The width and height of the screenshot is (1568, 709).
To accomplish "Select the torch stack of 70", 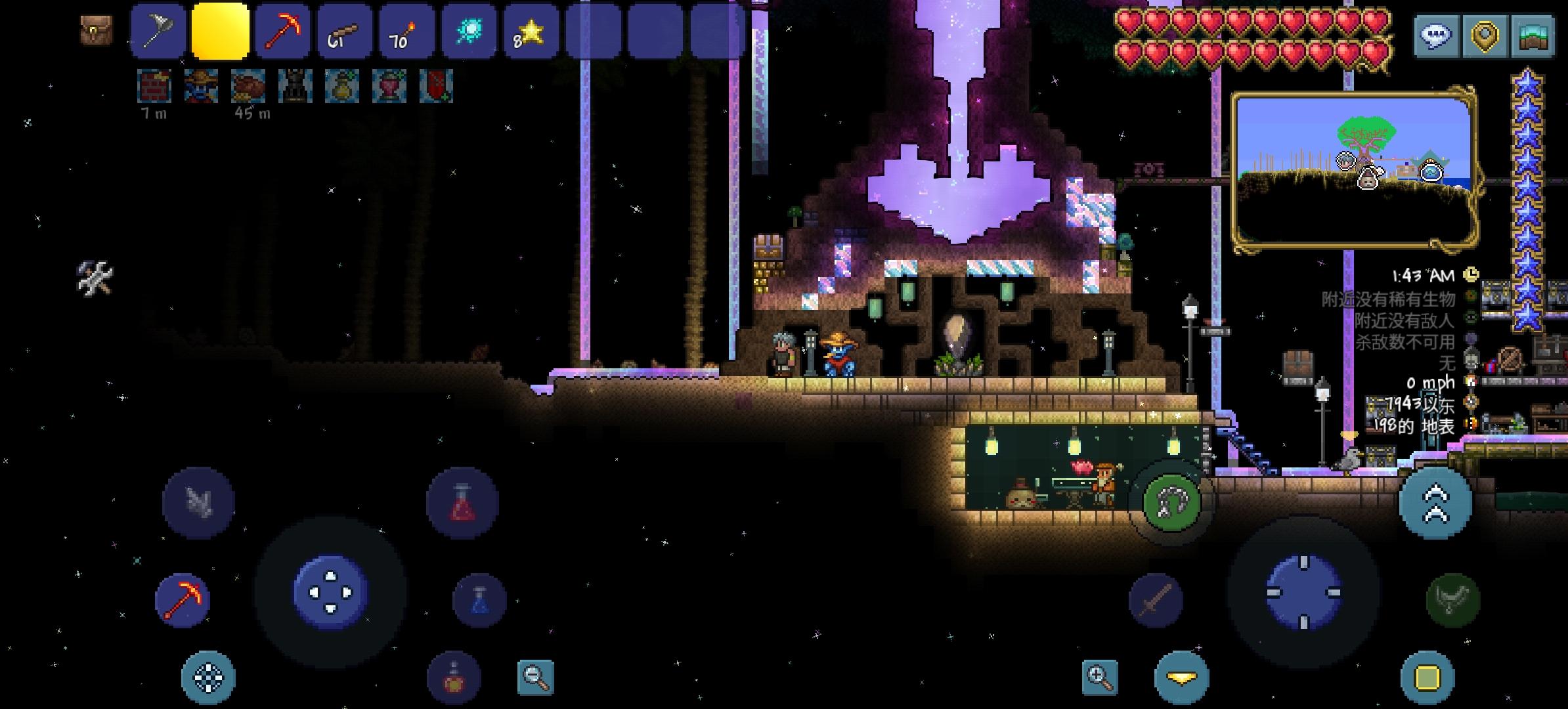I will pyautogui.click(x=406, y=32).
